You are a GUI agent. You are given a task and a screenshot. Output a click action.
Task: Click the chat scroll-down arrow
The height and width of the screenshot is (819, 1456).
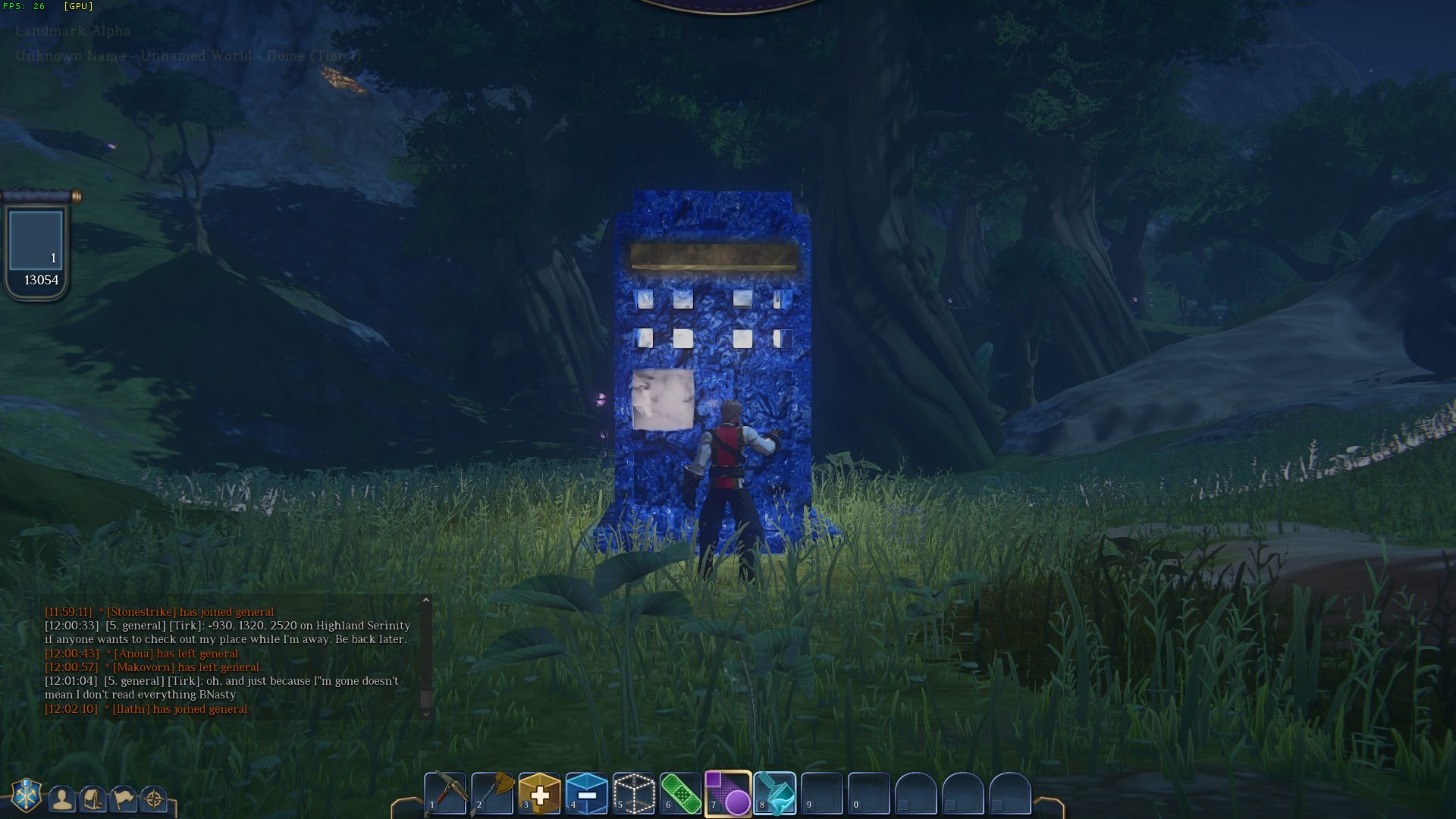pos(426,713)
